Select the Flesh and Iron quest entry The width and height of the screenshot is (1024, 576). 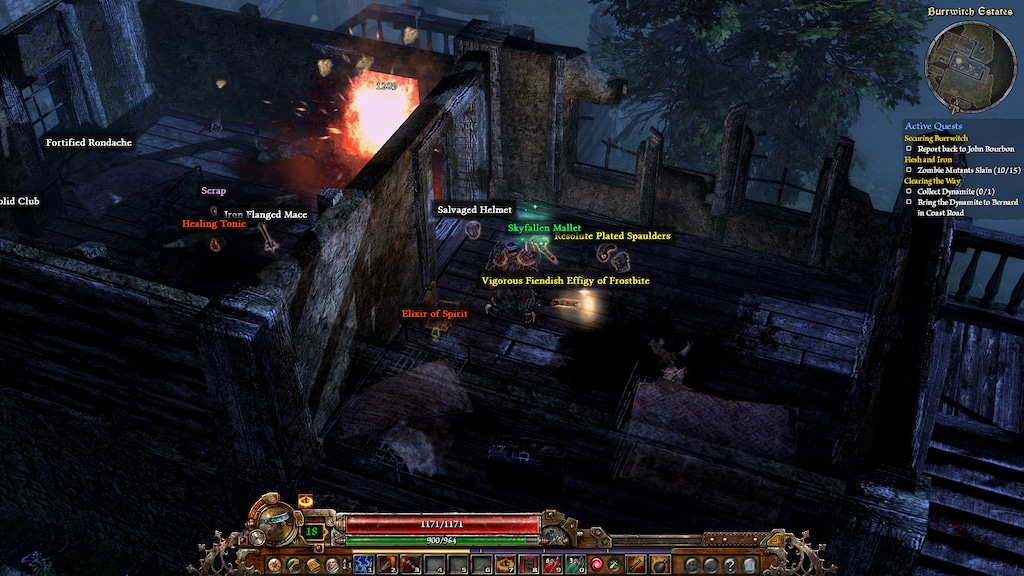(927, 159)
